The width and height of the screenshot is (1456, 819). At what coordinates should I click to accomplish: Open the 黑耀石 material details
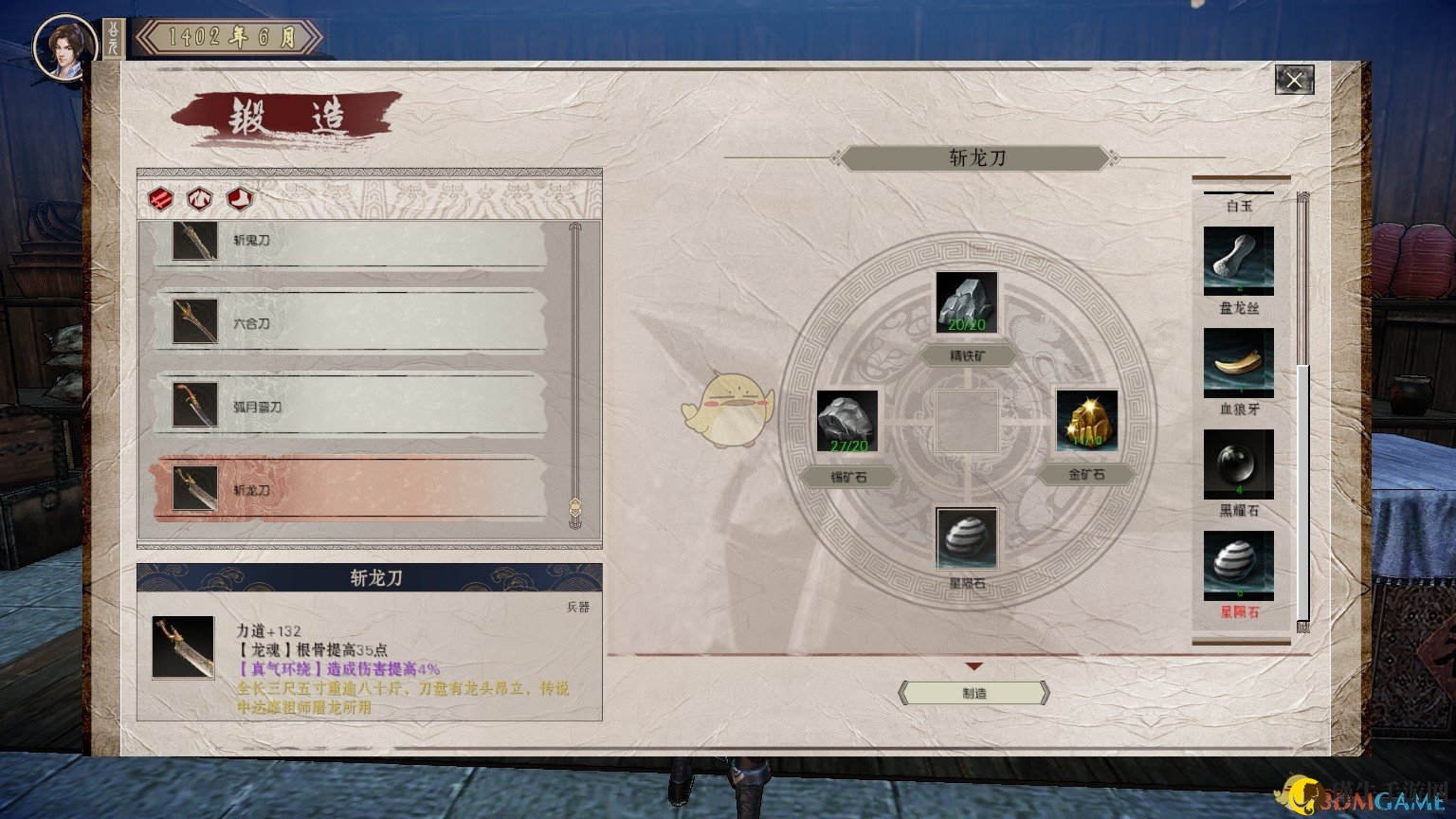(1237, 464)
